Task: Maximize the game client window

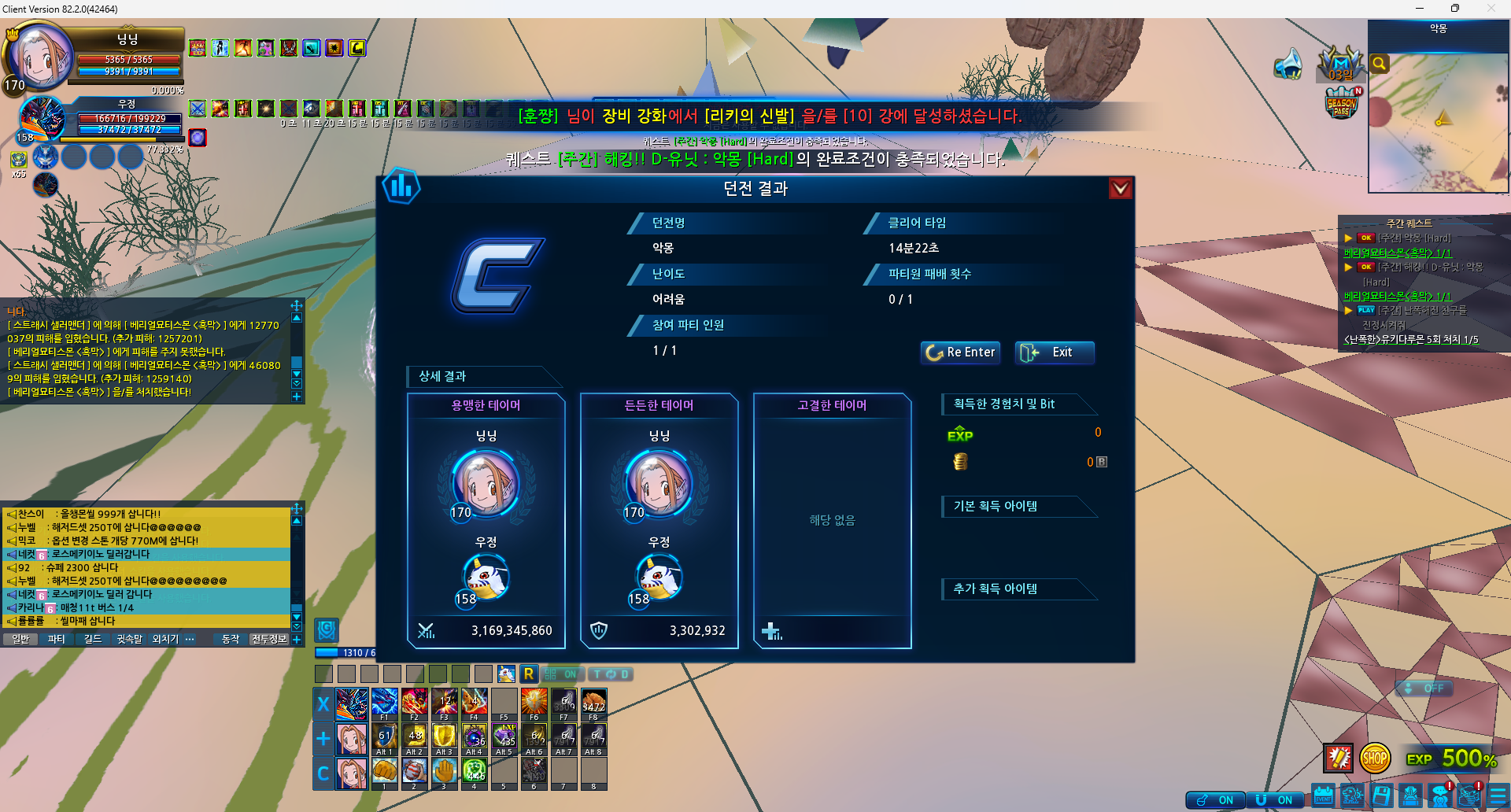Action: pyautogui.click(x=1455, y=9)
